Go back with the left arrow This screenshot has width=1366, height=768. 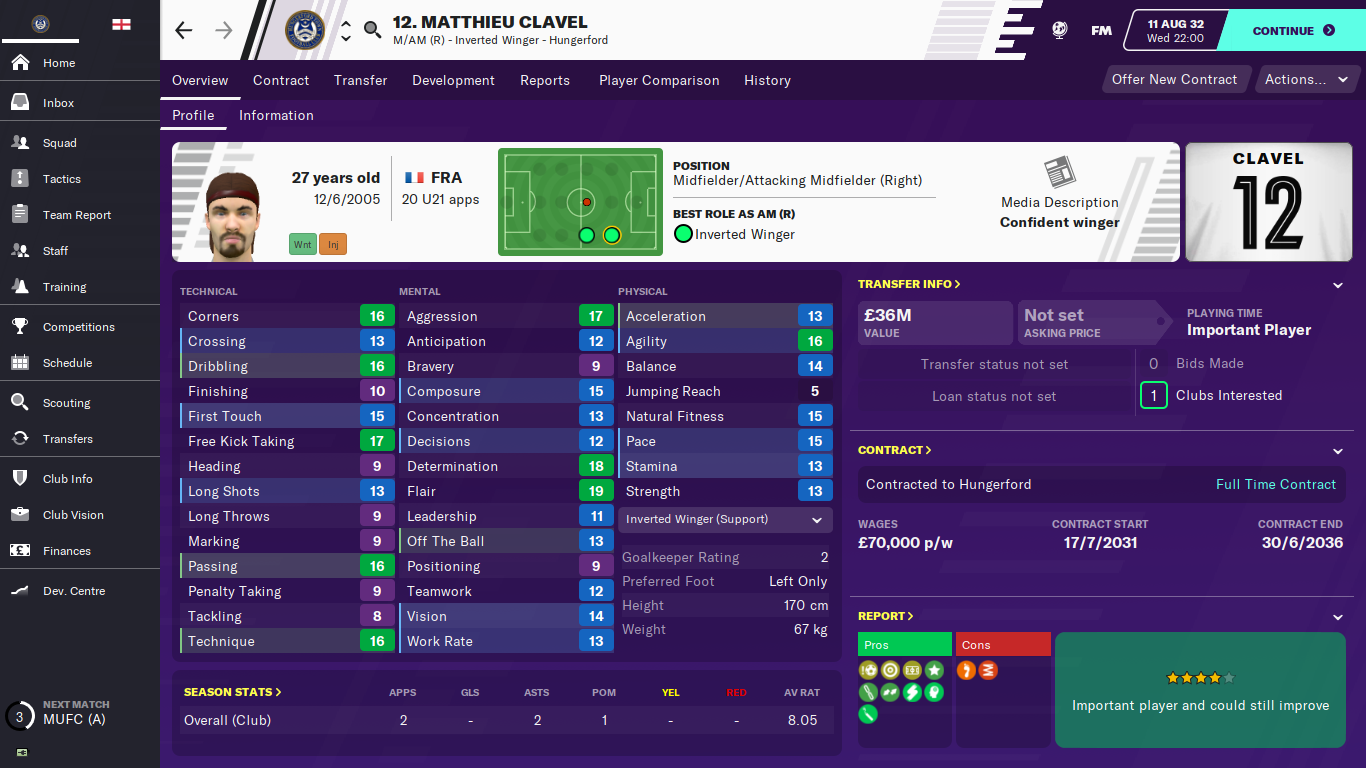pyautogui.click(x=184, y=30)
